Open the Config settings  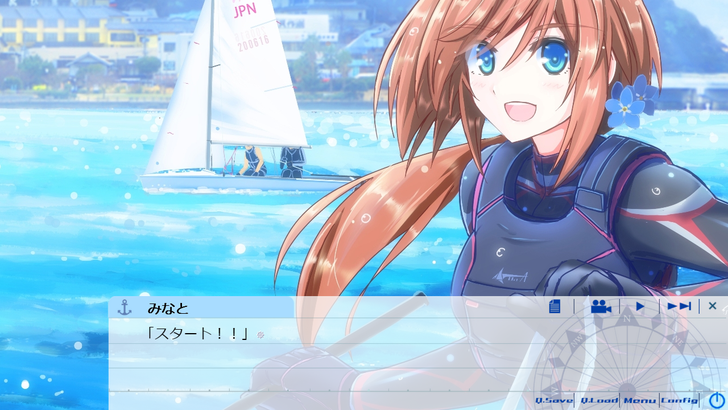click(679, 400)
